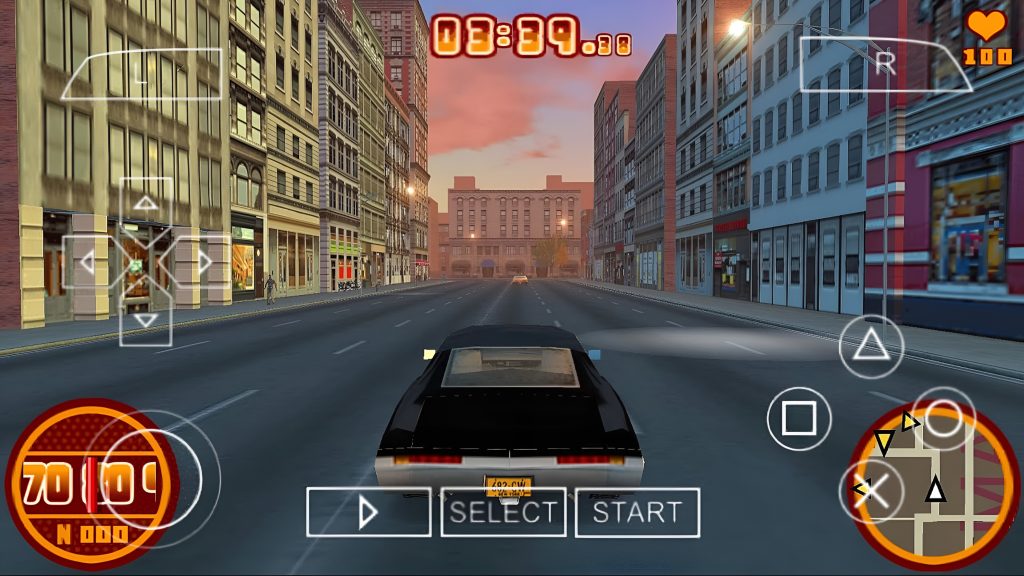Click the triangle action button
Image resolution: width=1024 pixels, height=576 pixels.
click(x=871, y=346)
